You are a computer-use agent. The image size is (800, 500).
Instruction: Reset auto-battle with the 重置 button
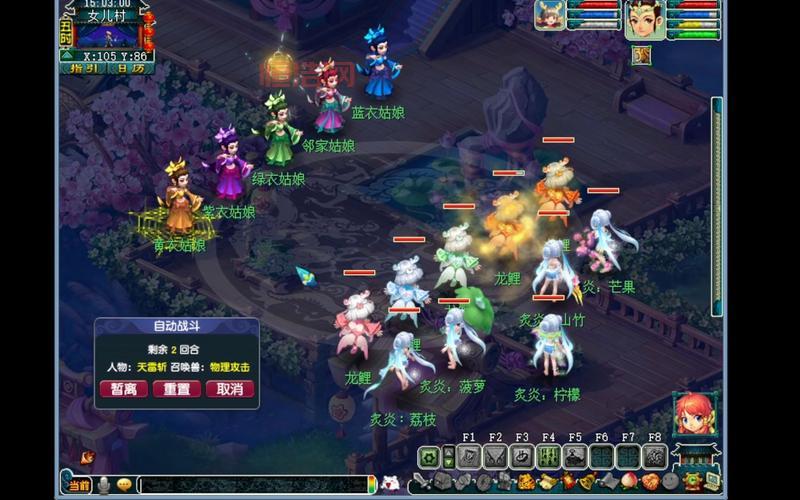pyautogui.click(x=177, y=389)
